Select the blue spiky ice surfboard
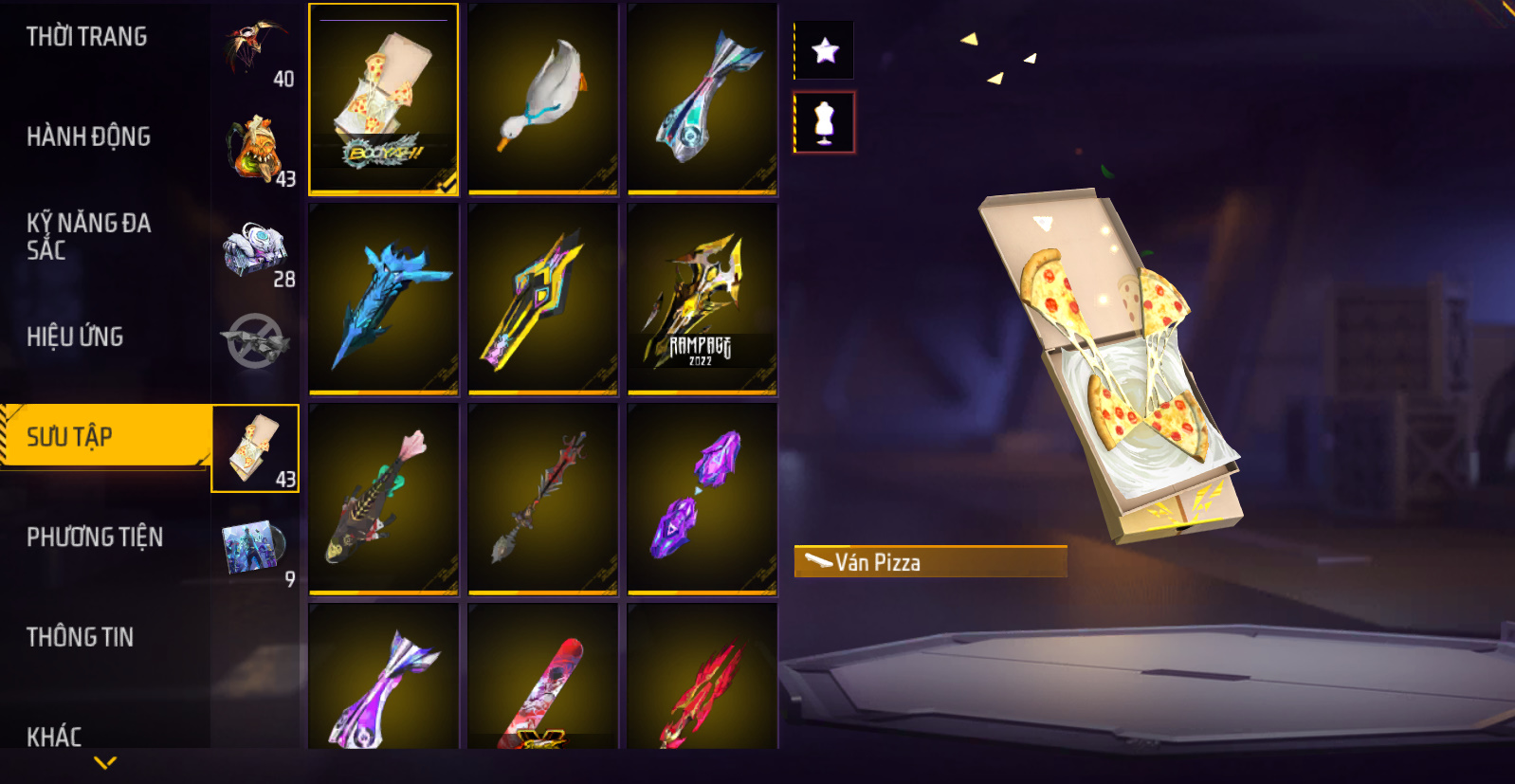Screen dimensions: 1515x784 (383, 300)
